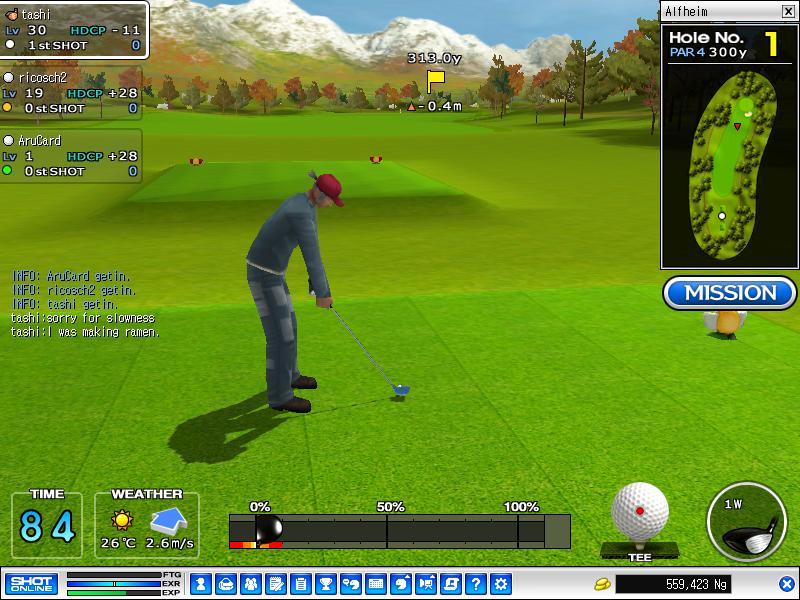Click the Shot Online logo button
The width and height of the screenshot is (800, 600).
31,583
